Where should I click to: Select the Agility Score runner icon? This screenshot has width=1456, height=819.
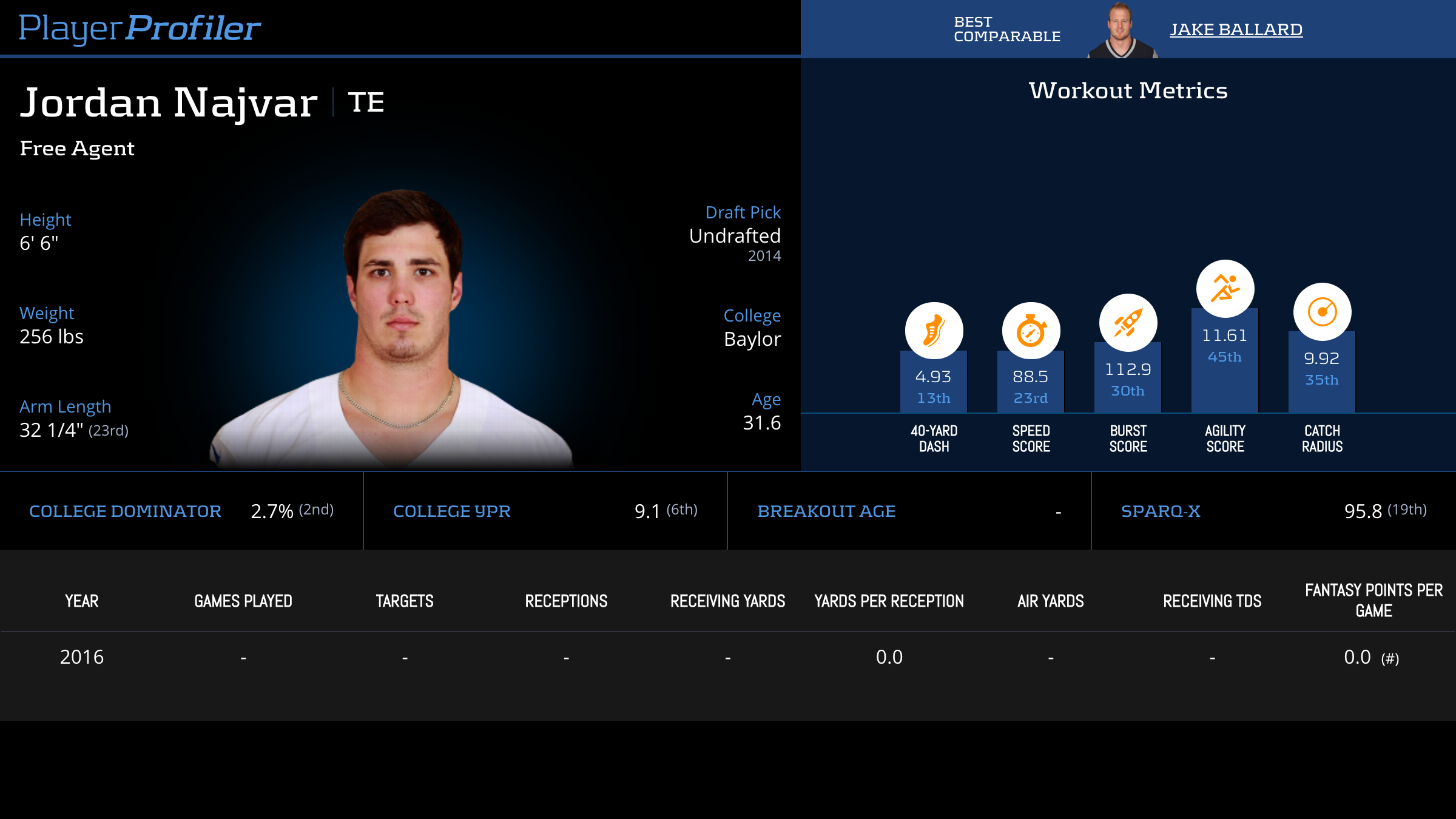[x=1225, y=289]
